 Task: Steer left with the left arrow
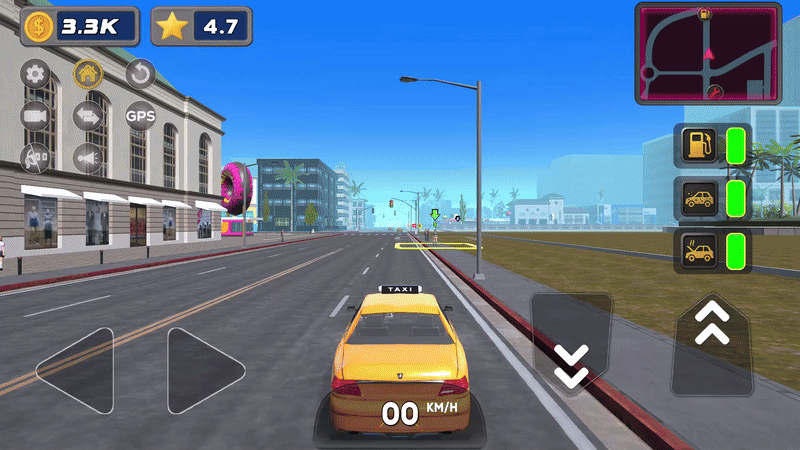pyautogui.click(x=76, y=371)
